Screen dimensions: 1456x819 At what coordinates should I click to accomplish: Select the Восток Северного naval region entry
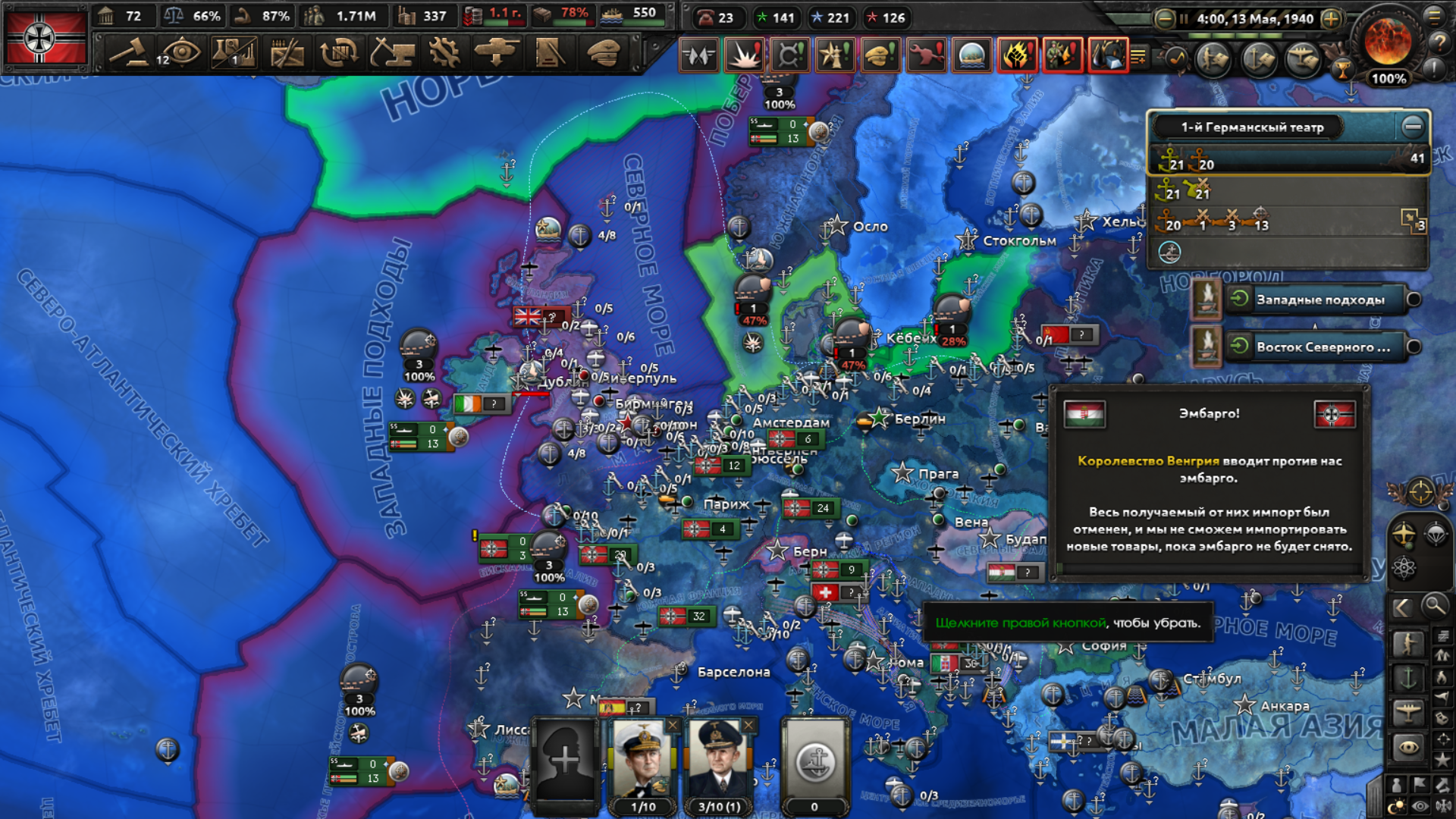[x=1323, y=347]
